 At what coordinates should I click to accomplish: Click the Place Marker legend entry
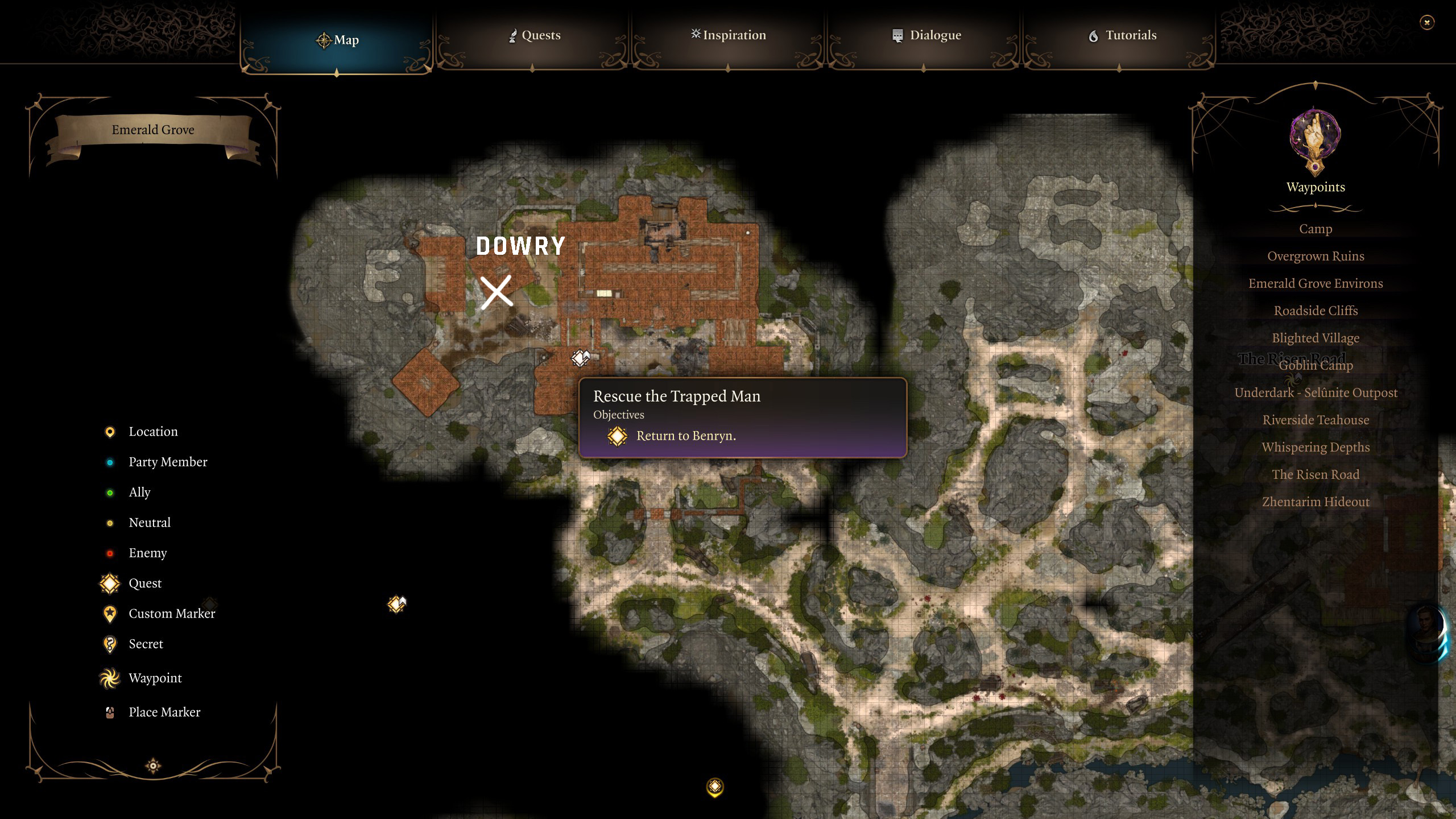(x=164, y=712)
